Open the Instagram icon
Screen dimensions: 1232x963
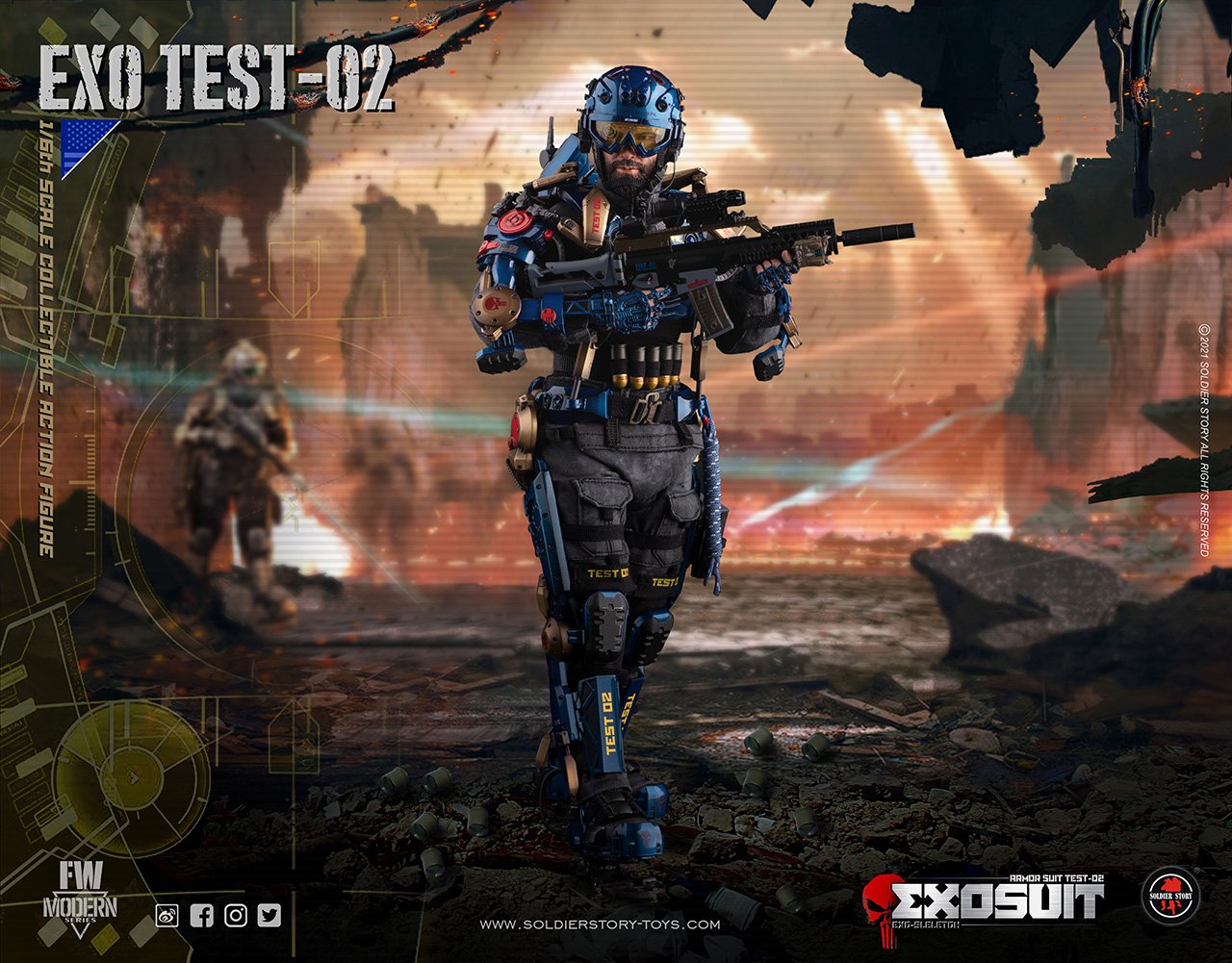point(236,915)
